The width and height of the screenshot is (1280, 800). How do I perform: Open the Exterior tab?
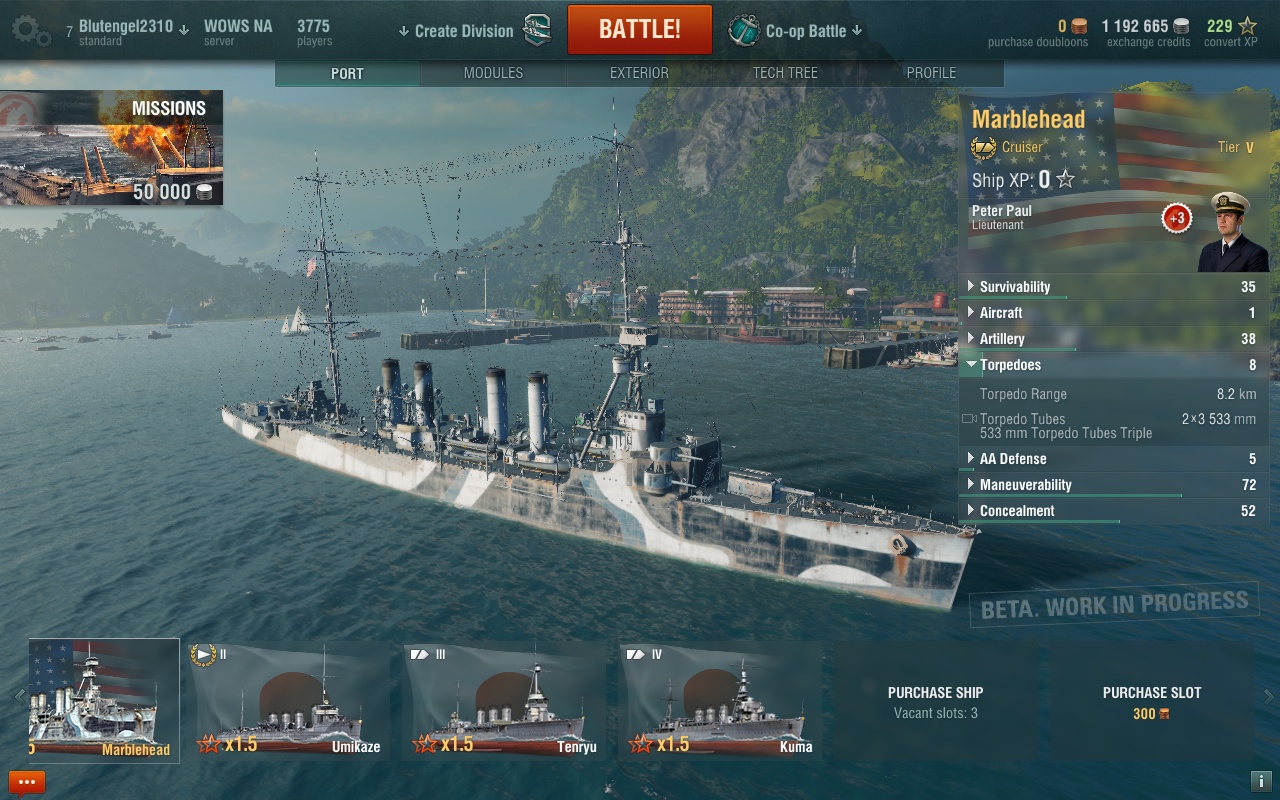click(639, 73)
